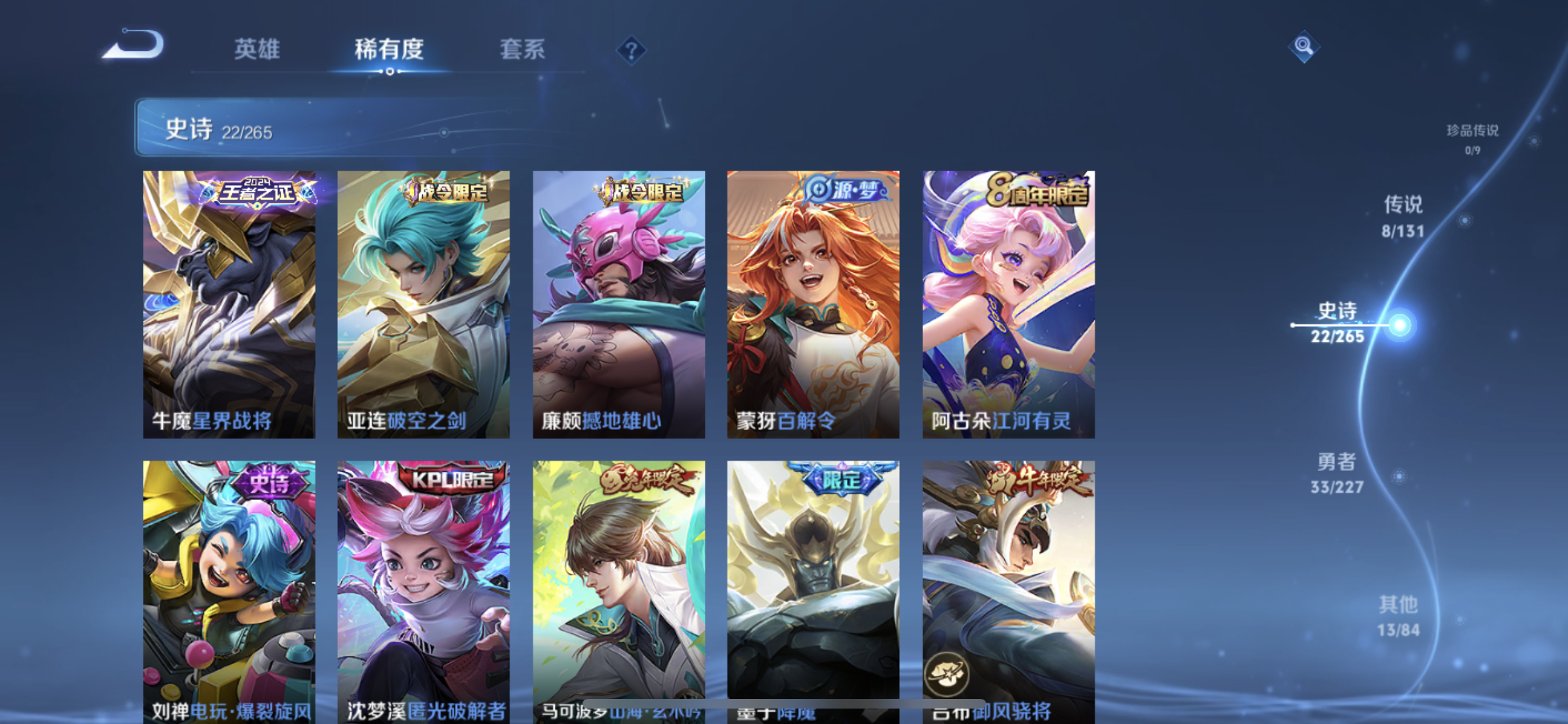This screenshot has width=1568, height=724.
Task: Jump to the 其他 rarity section
Action: pyautogui.click(x=1398, y=616)
